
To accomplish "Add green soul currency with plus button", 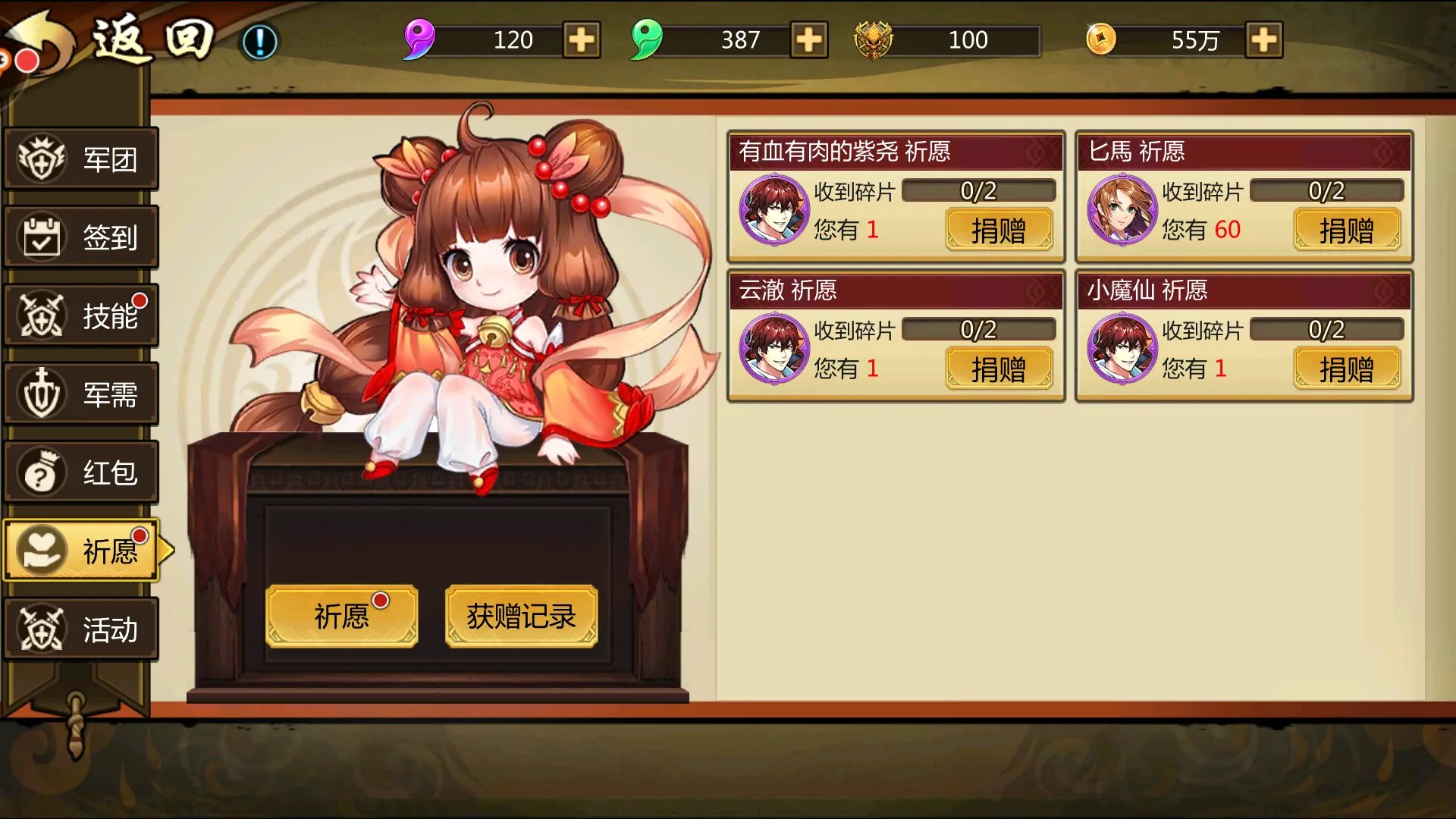I will click(809, 40).
